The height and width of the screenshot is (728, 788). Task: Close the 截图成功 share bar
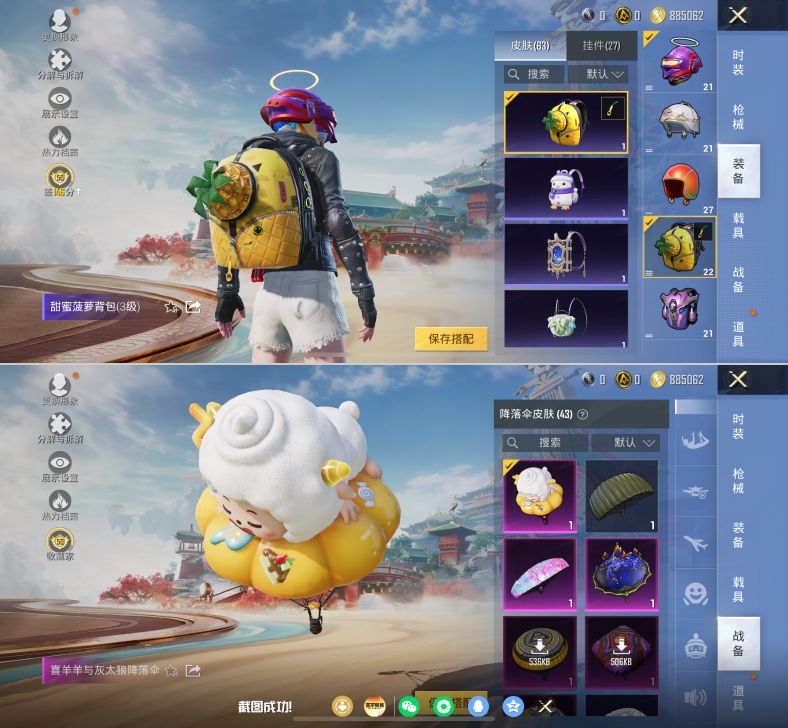546,706
